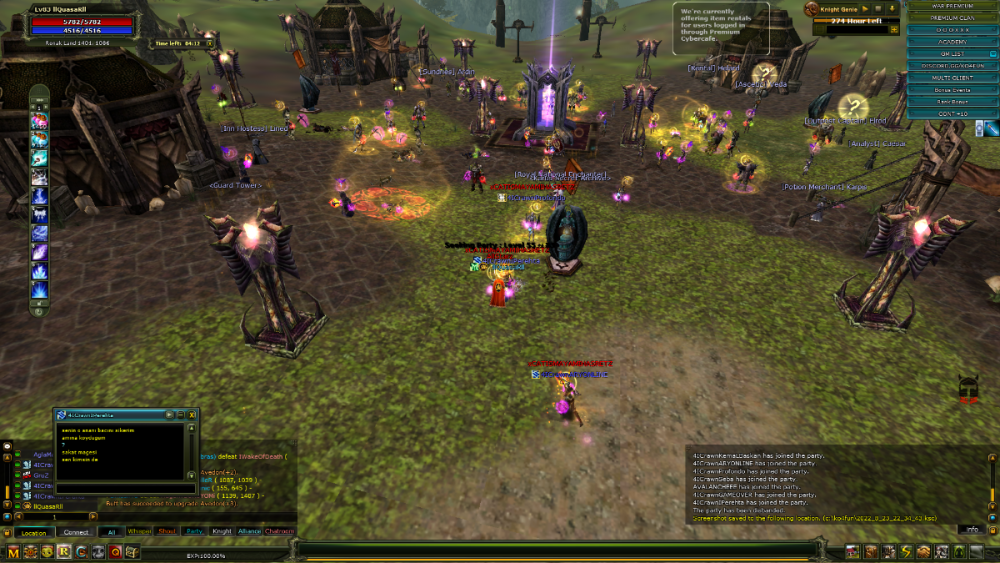Switch chat filter to Whisper

click(139, 532)
